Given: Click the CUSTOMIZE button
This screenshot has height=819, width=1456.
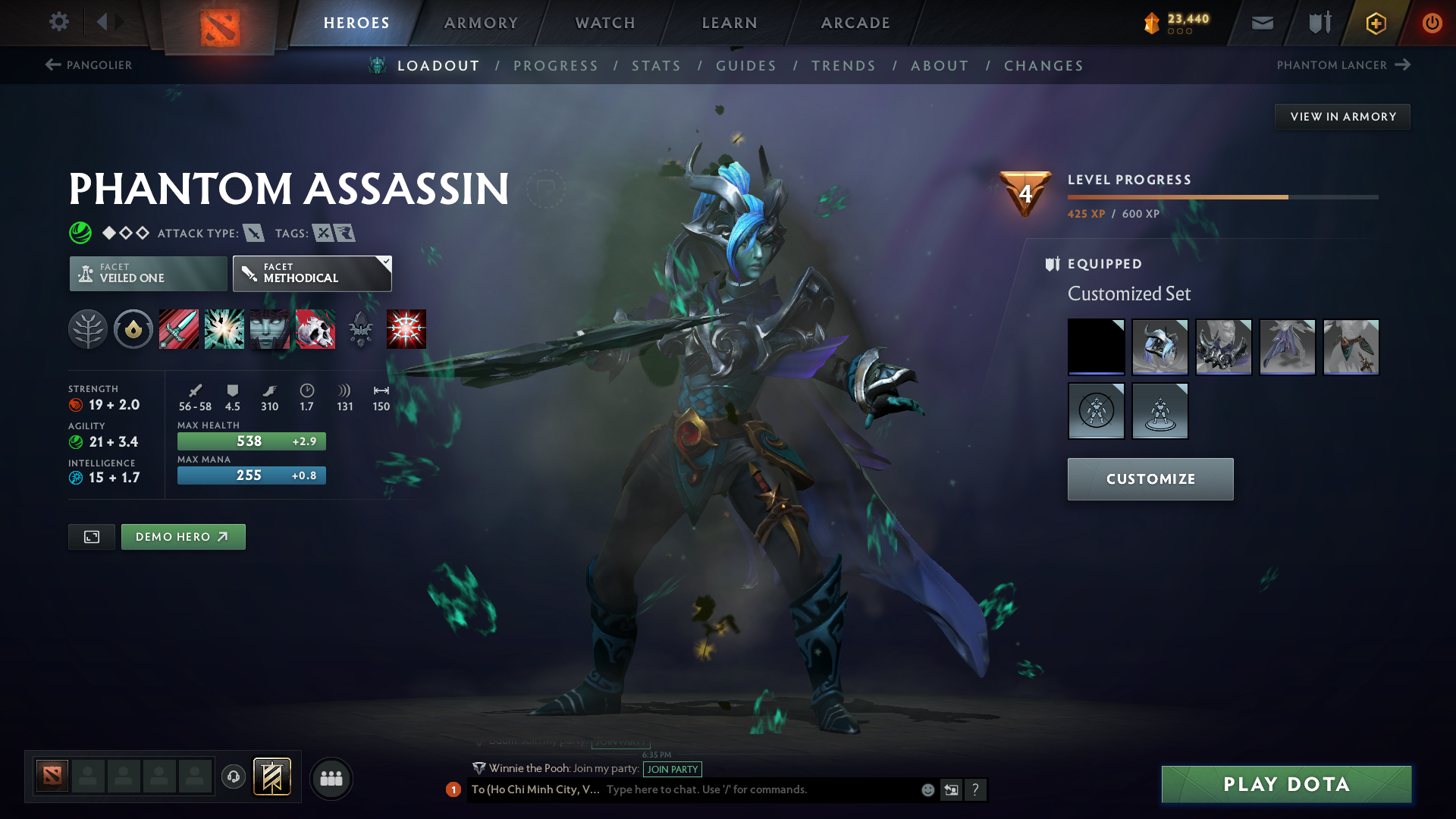Looking at the screenshot, I should point(1150,479).
